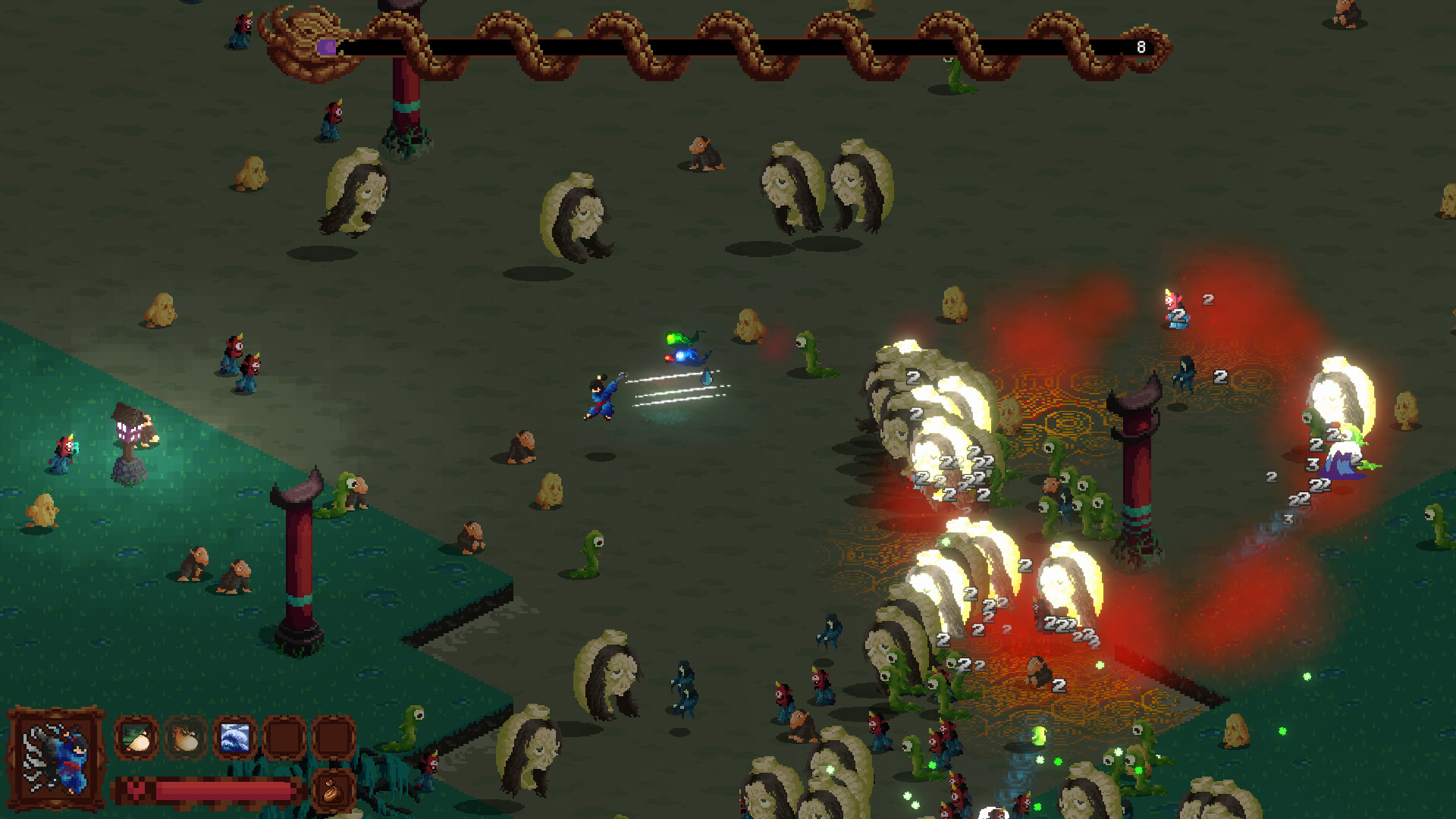Click the first empty ability slot
Screen dimensions: 1456x819
pyautogui.click(x=284, y=738)
